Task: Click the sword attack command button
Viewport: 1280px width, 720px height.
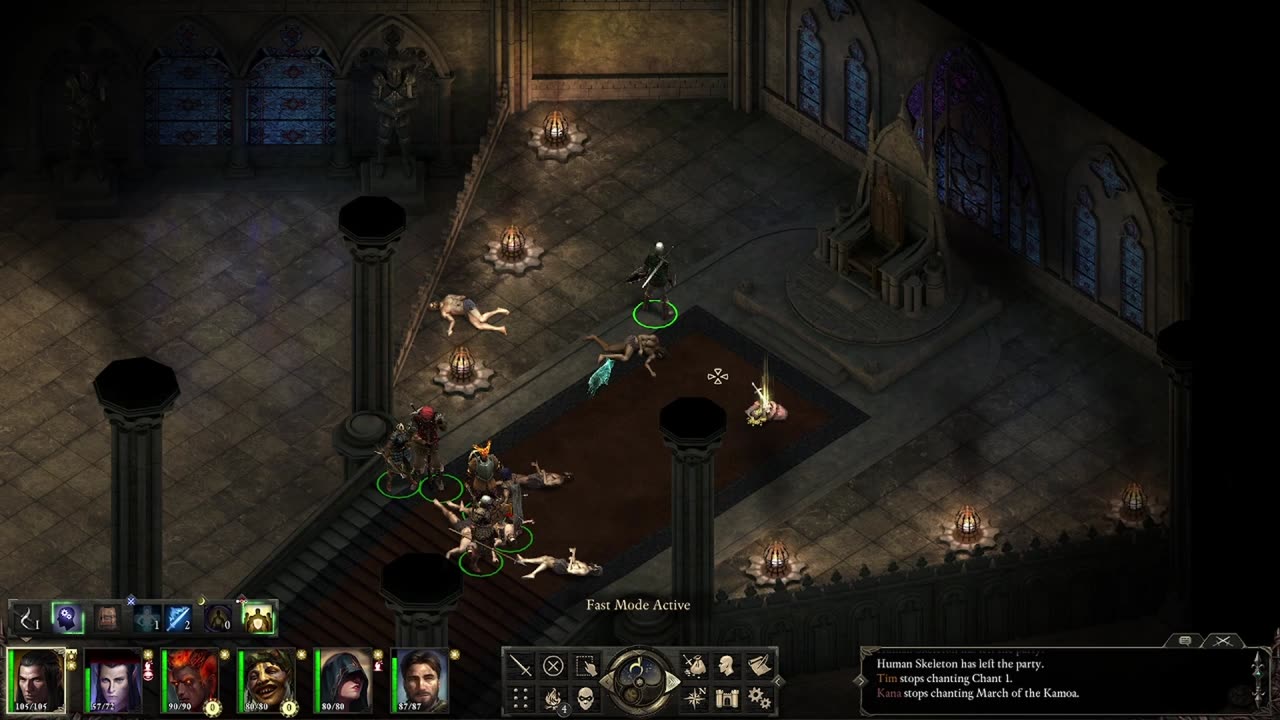Action: pos(521,665)
